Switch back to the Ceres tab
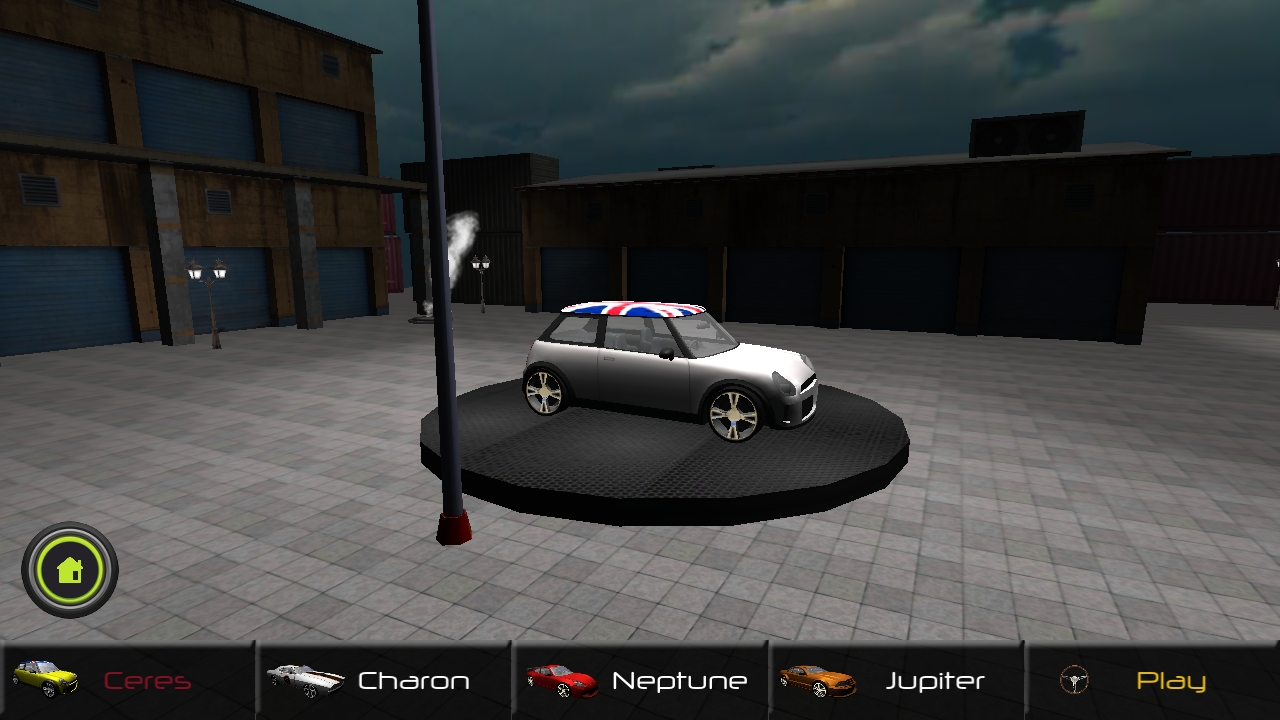Viewport: 1280px width, 720px height. pyautogui.click(x=130, y=679)
